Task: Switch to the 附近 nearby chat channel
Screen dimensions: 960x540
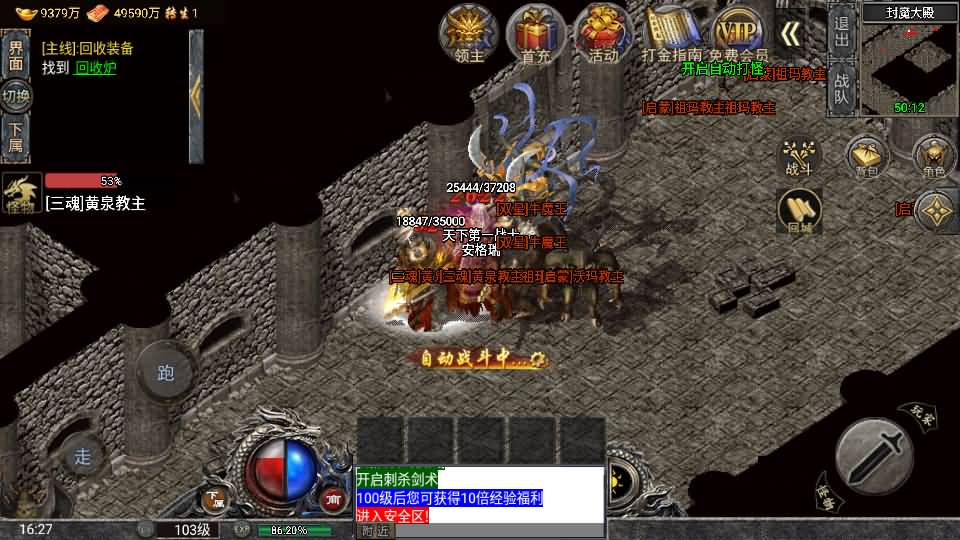Action: pos(375,531)
